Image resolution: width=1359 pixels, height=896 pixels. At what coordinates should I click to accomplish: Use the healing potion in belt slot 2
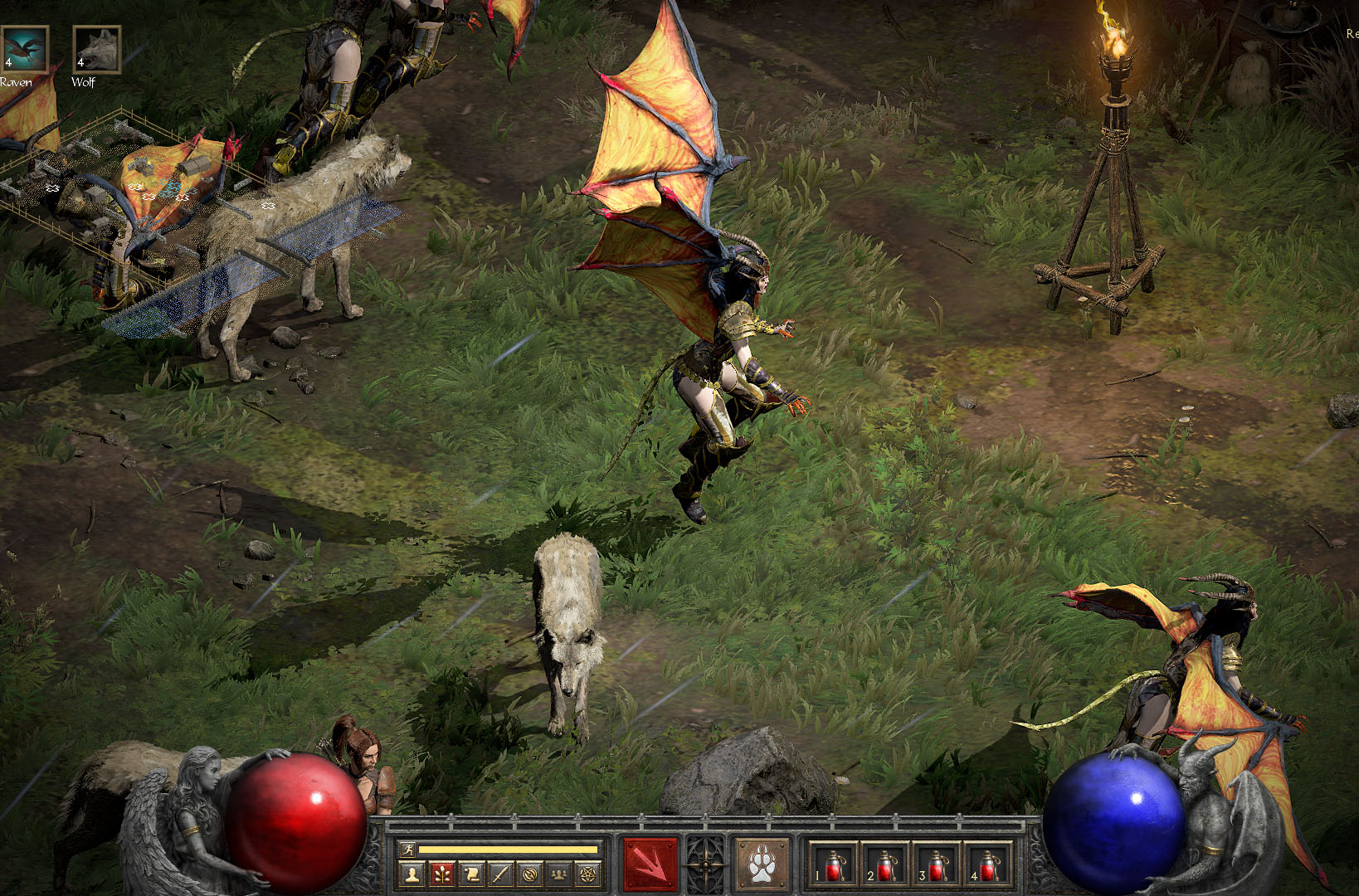click(884, 864)
